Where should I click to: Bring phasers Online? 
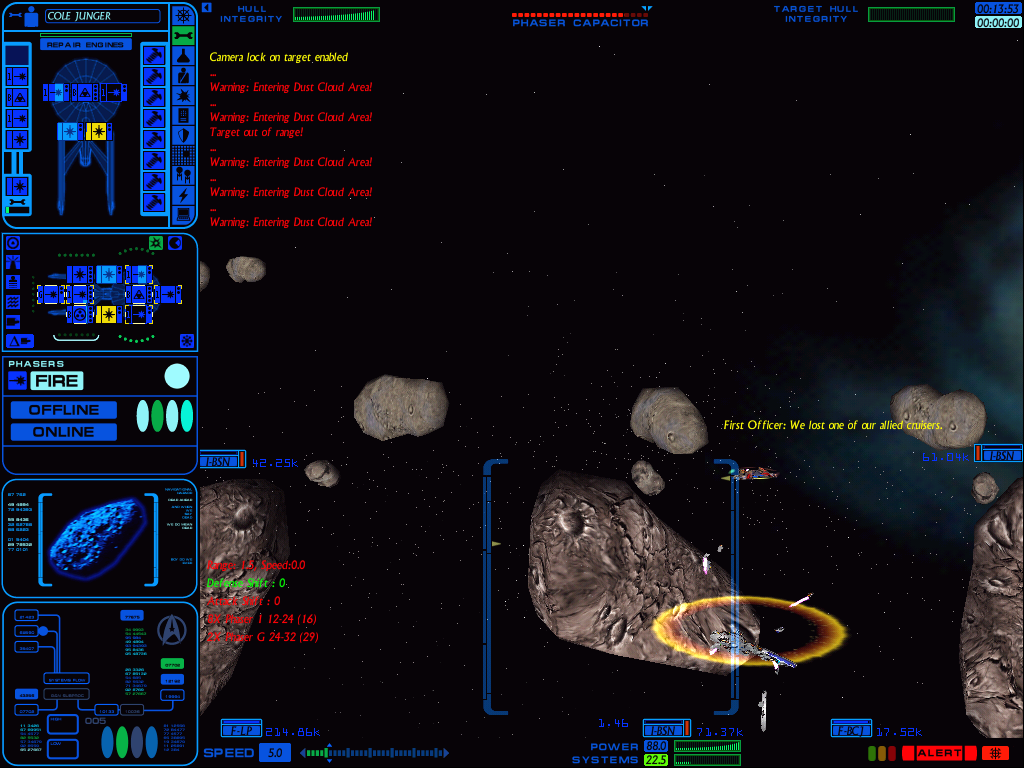pos(64,432)
